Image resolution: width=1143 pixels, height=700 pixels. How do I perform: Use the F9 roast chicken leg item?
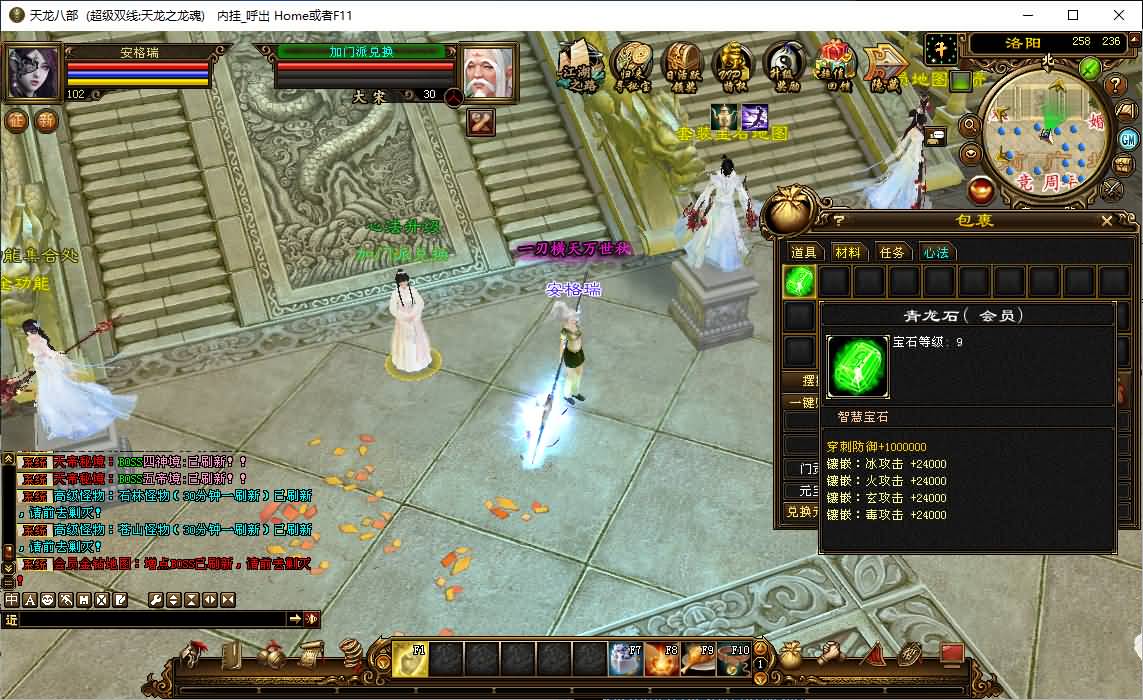coord(697,659)
